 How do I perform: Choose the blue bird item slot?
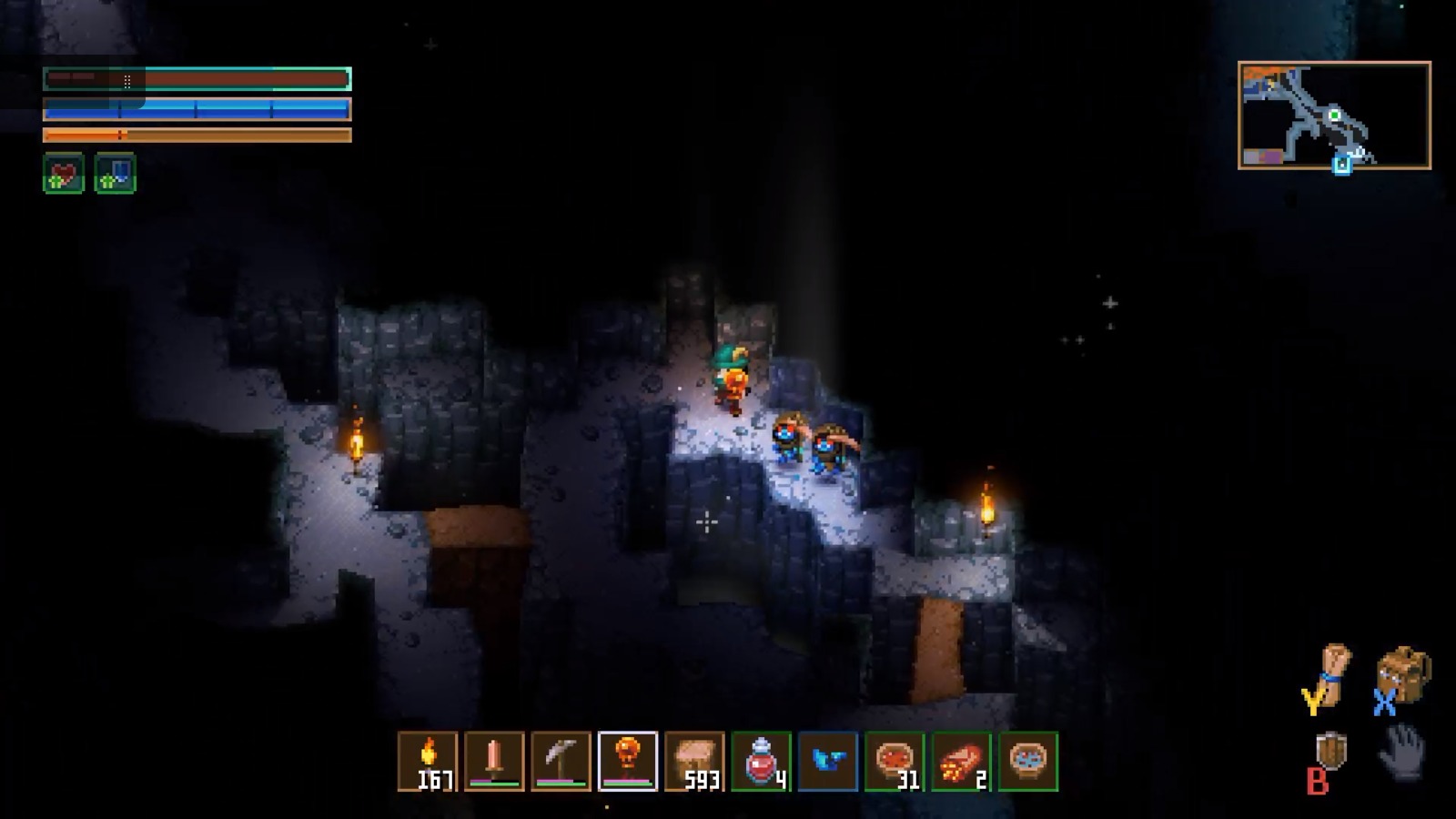828,761
